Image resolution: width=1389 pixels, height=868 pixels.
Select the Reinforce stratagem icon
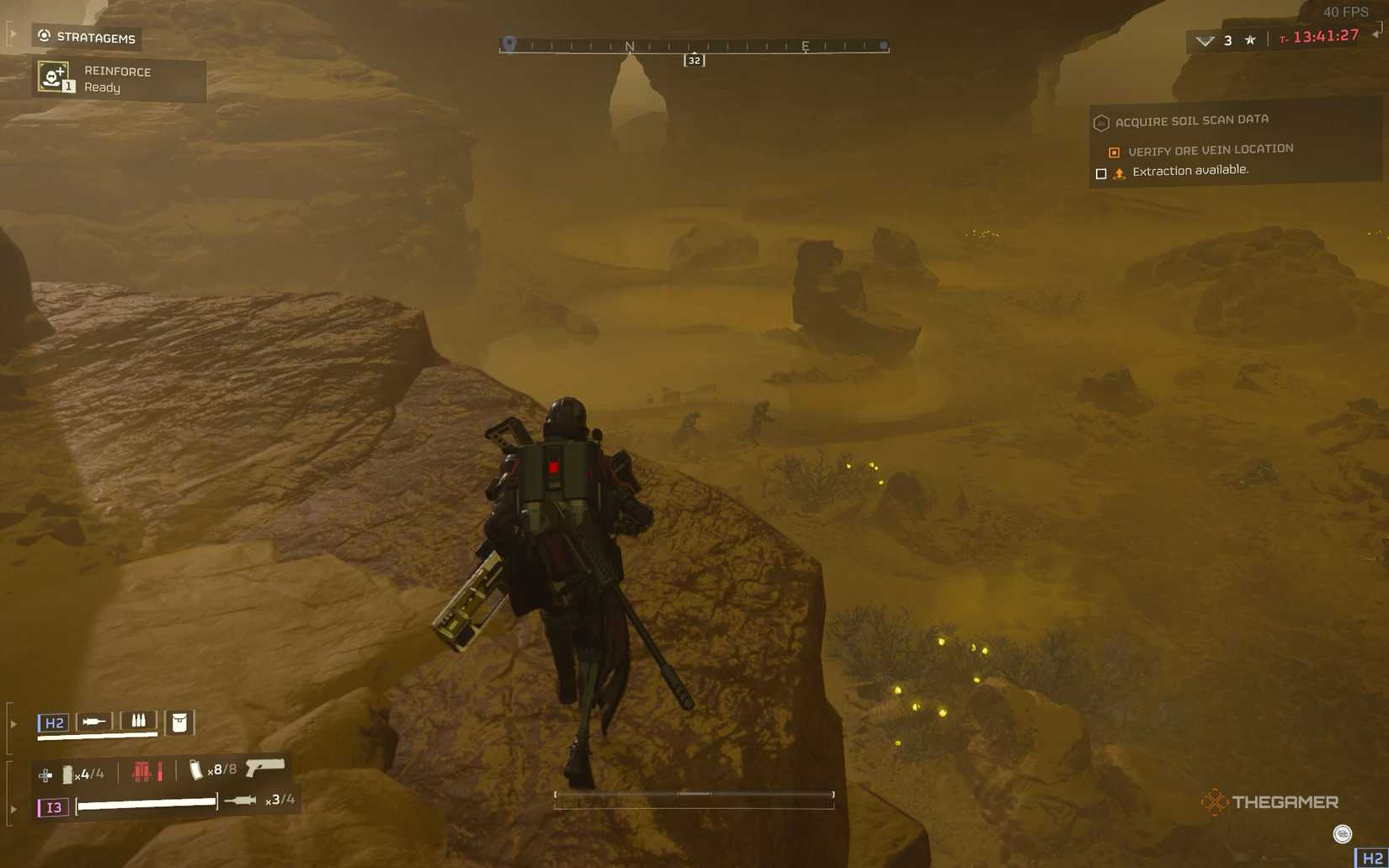point(52,78)
